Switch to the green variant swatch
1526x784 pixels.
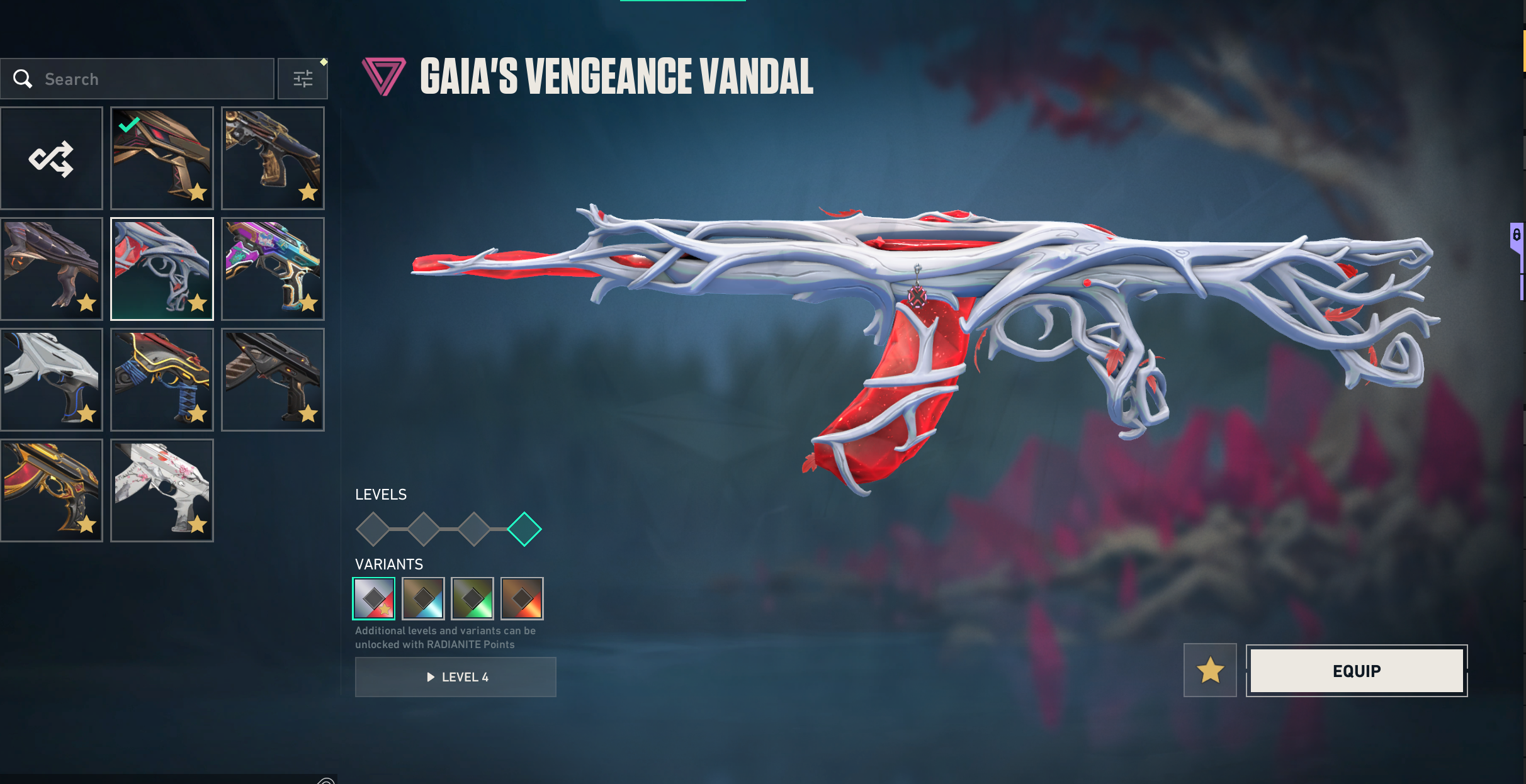[x=473, y=598]
